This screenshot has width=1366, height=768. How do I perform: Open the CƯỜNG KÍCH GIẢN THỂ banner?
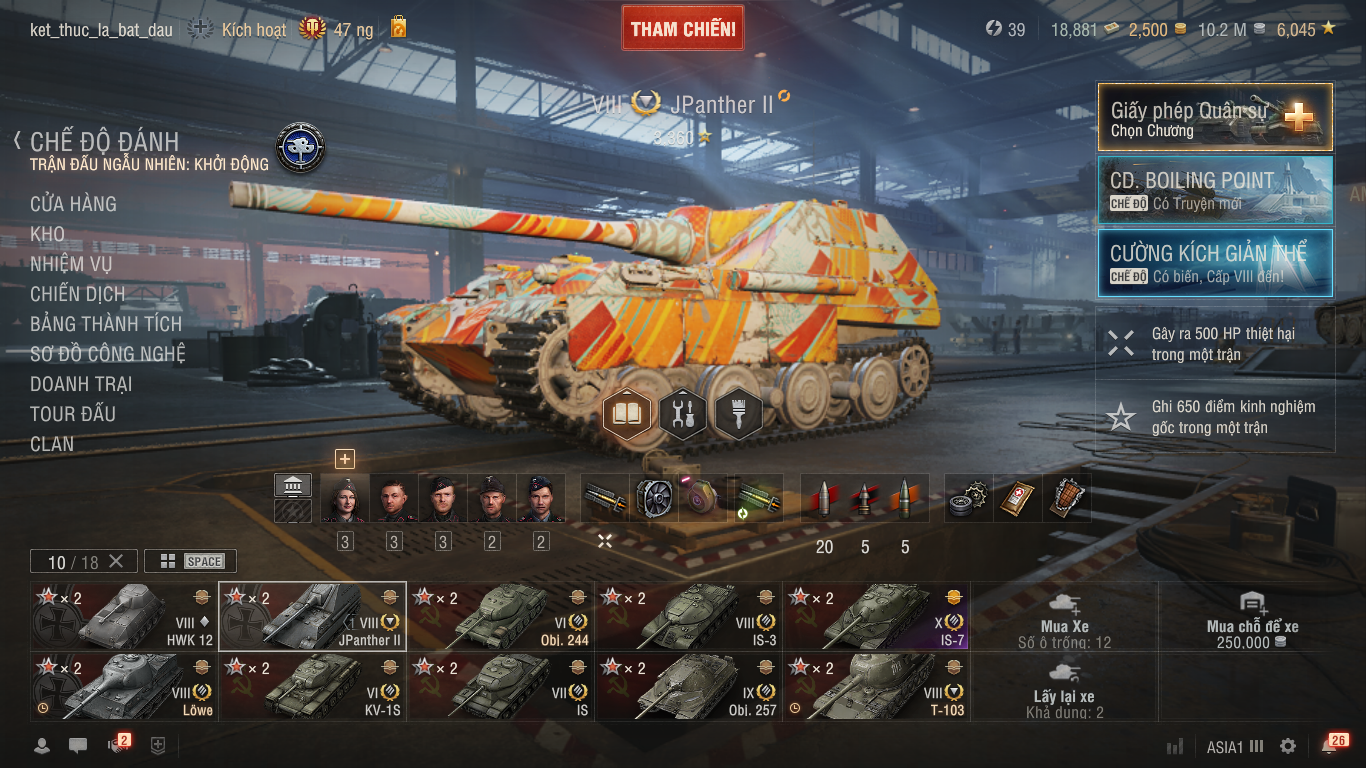click(1214, 263)
